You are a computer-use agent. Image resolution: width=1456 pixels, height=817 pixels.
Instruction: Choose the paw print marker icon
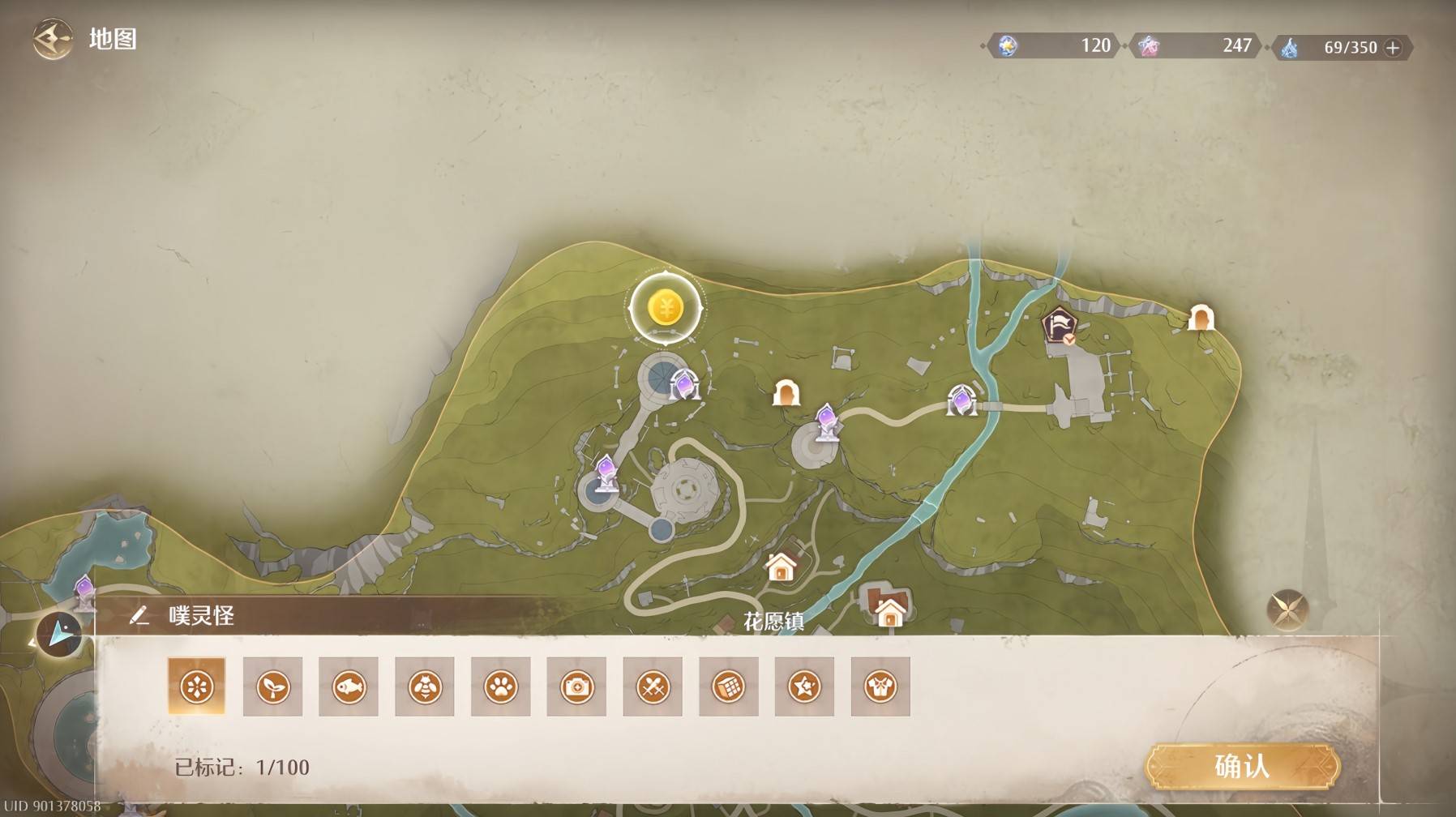(500, 687)
